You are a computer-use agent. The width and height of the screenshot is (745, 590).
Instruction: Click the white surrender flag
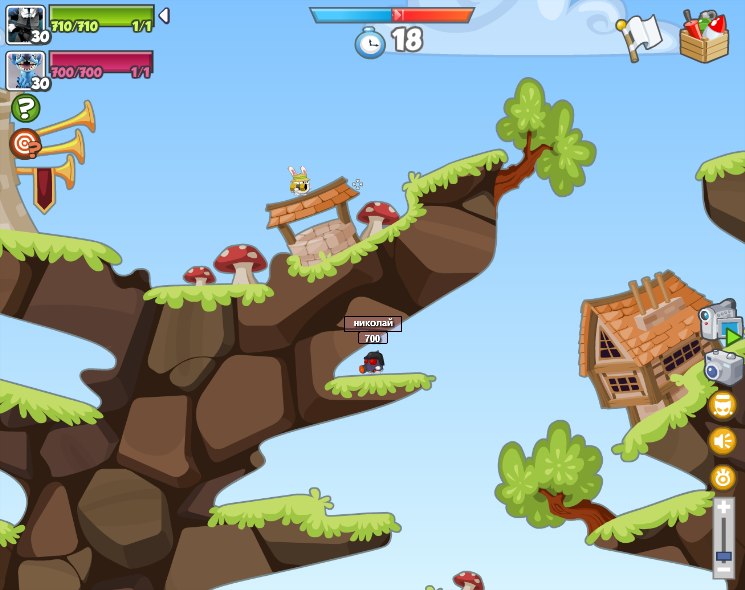coord(640,37)
